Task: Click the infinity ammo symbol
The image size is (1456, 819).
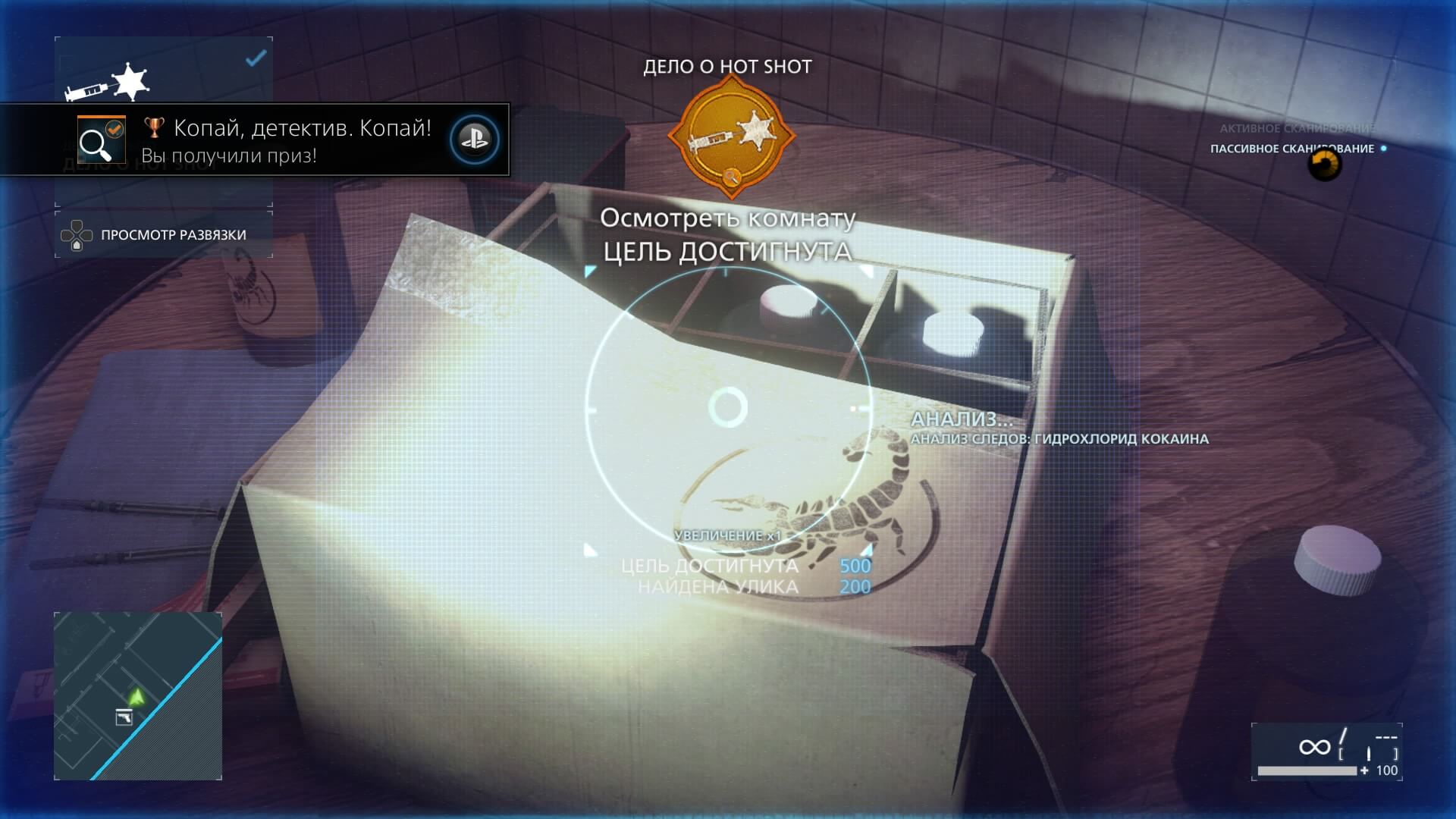Action: (x=1315, y=748)
